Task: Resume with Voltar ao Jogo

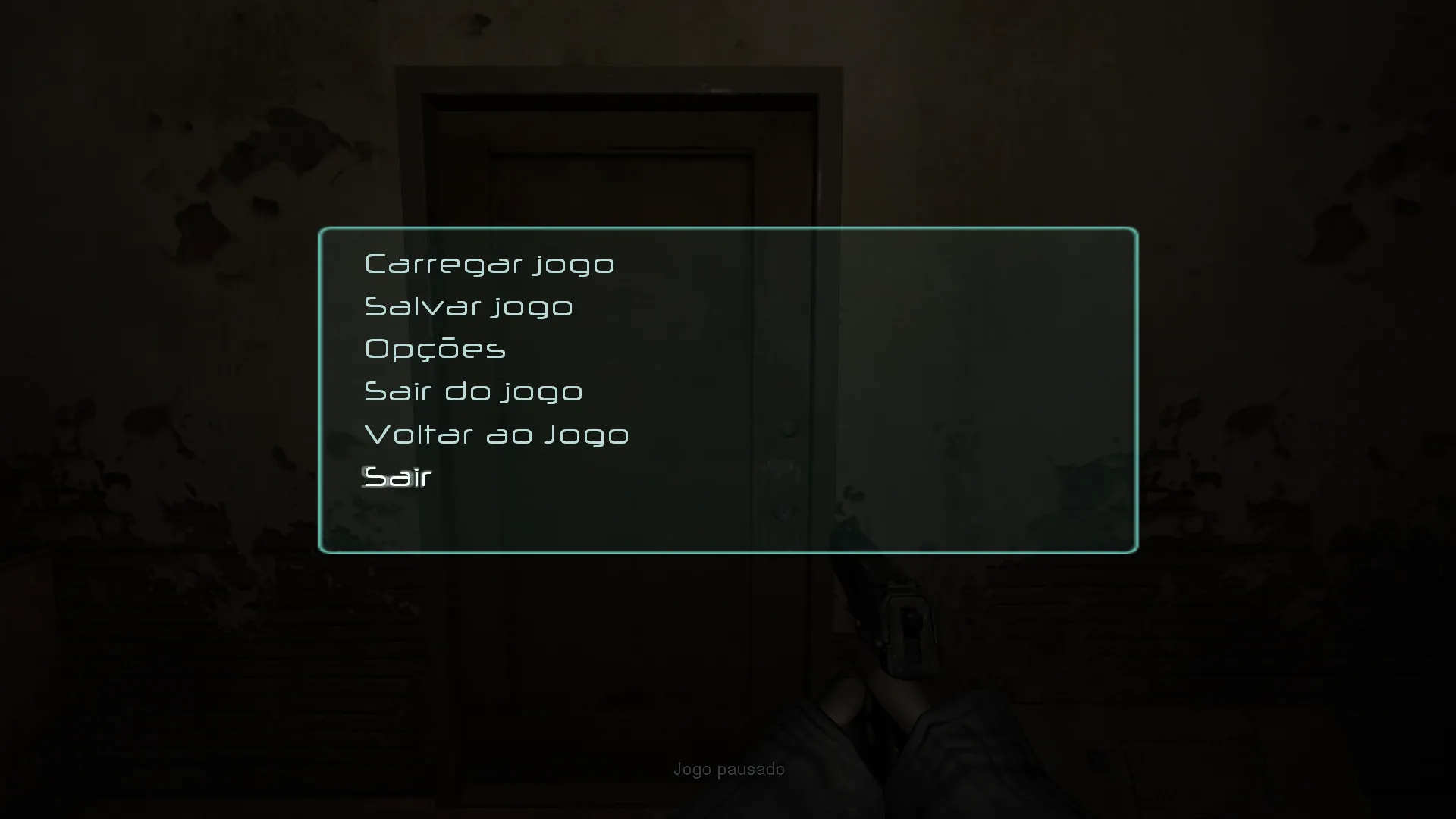Action: point(497,435)
